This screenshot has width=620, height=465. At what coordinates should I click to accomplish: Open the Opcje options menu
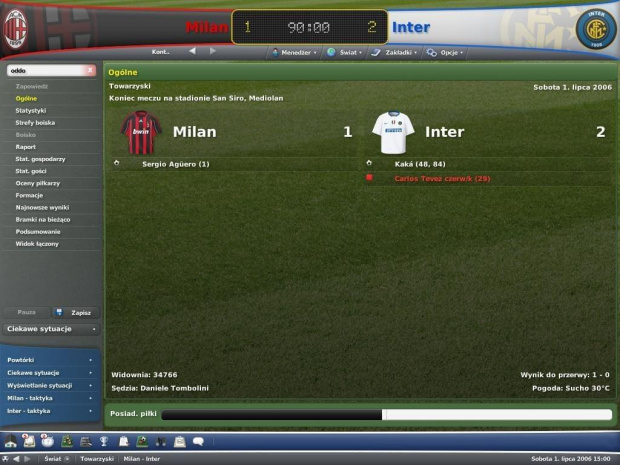445,52
